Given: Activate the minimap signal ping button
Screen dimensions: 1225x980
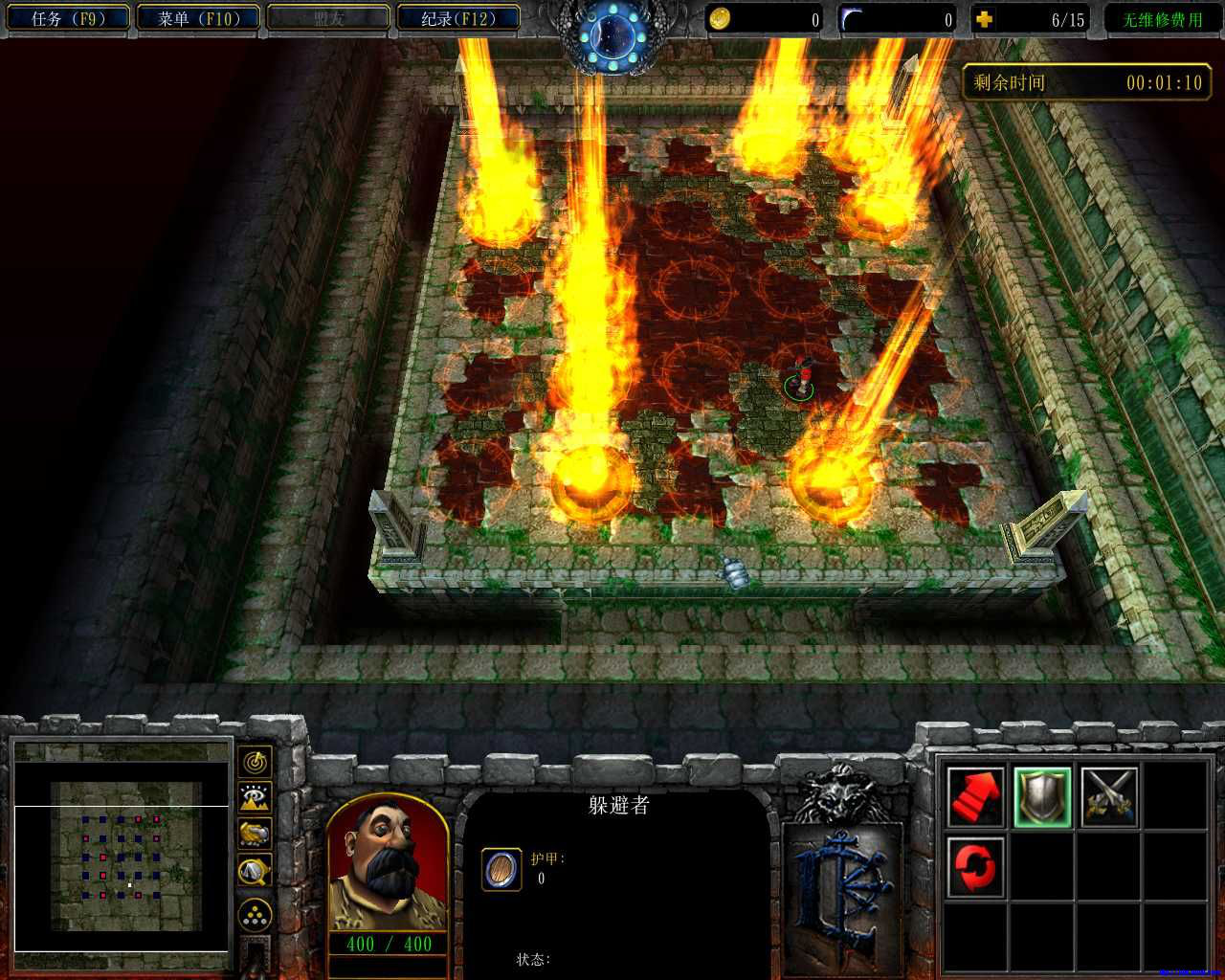Looking at the screenshot, I should (255, 762).
